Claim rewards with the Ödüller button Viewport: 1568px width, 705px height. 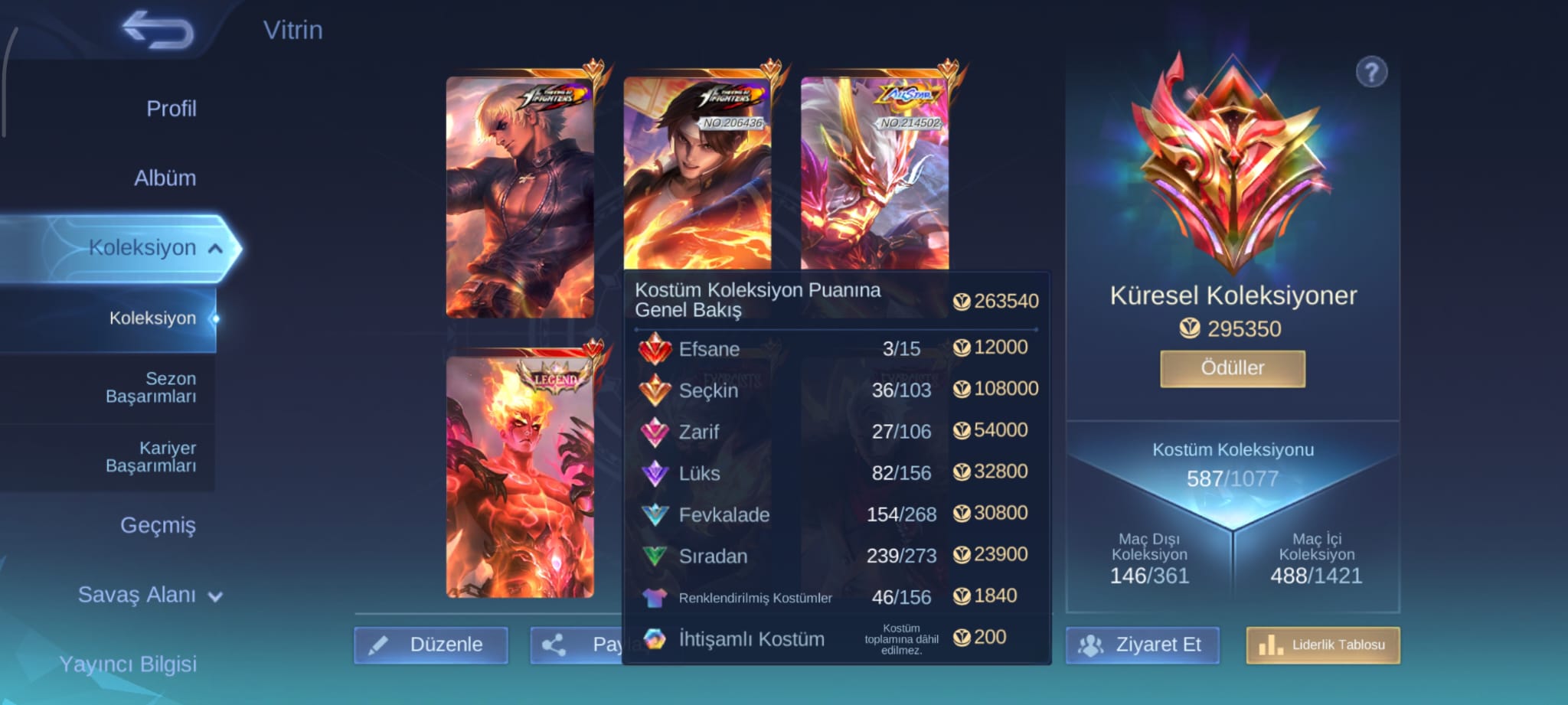coord(1232,368)
